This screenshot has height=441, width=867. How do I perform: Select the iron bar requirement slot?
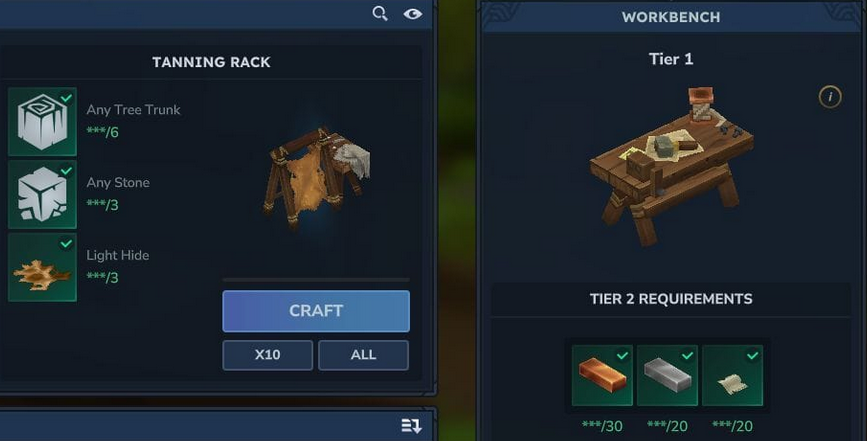tap(667, 376)
